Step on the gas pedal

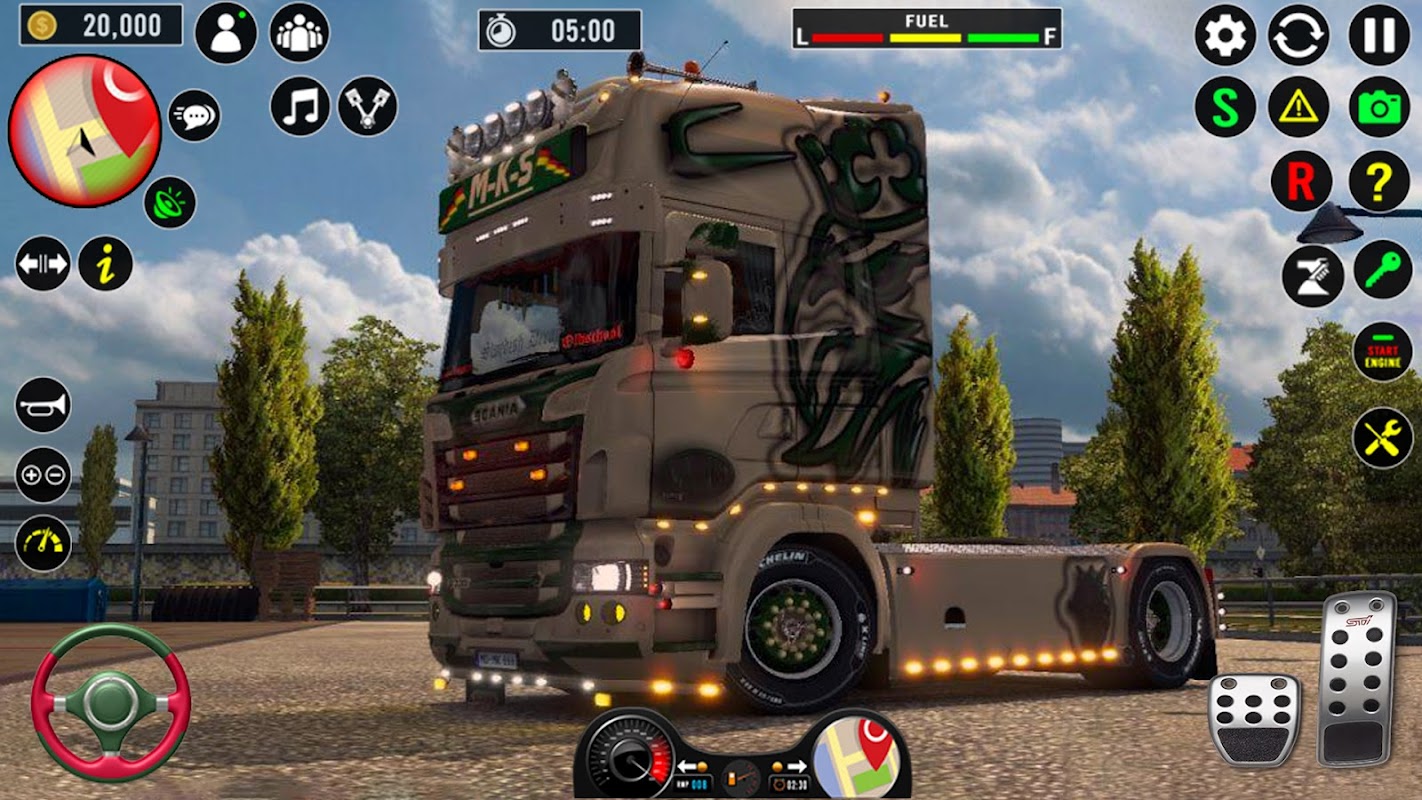[x=1356, y=679]
